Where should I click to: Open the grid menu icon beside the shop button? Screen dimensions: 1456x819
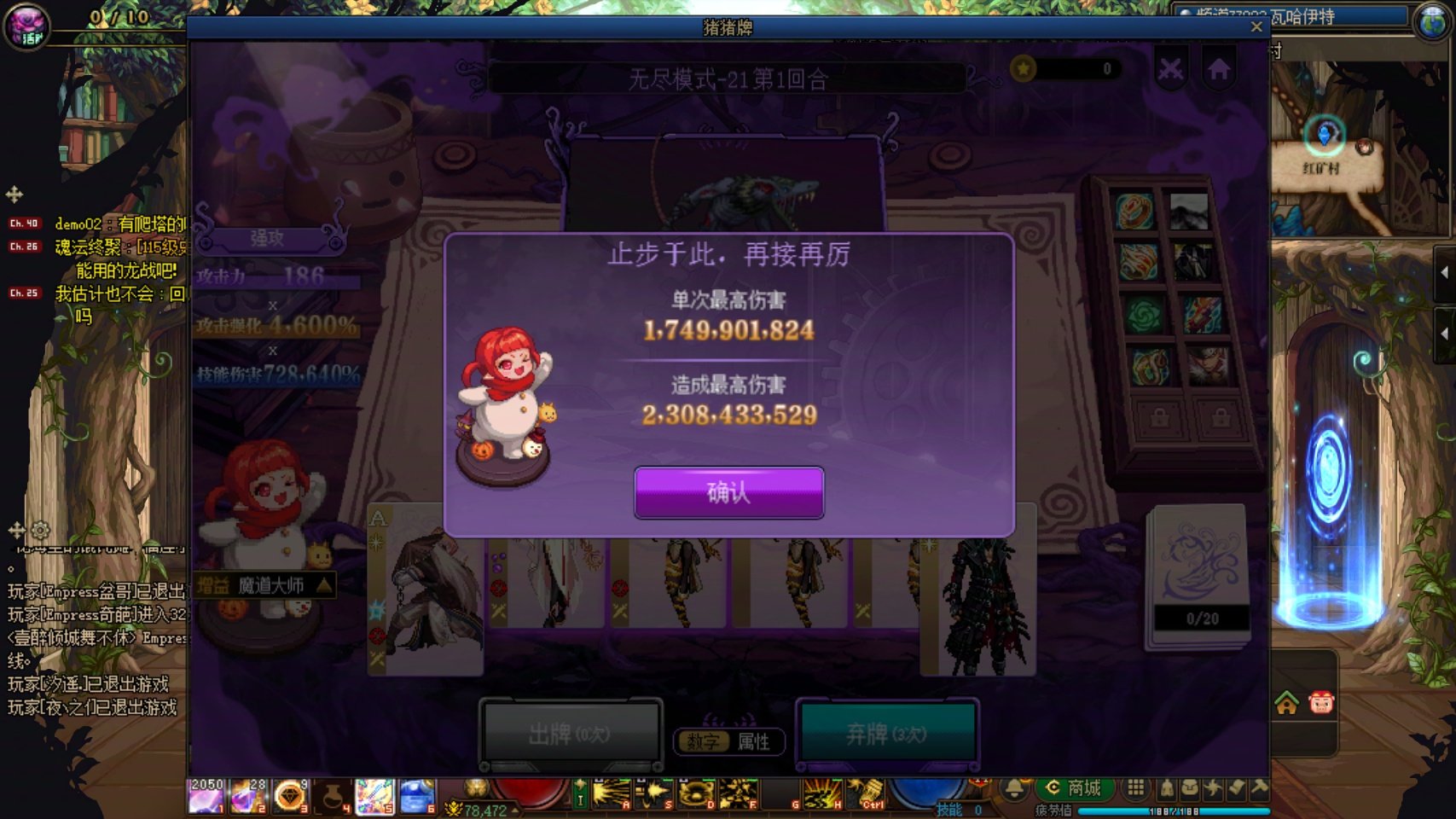tap(1135, 787)
